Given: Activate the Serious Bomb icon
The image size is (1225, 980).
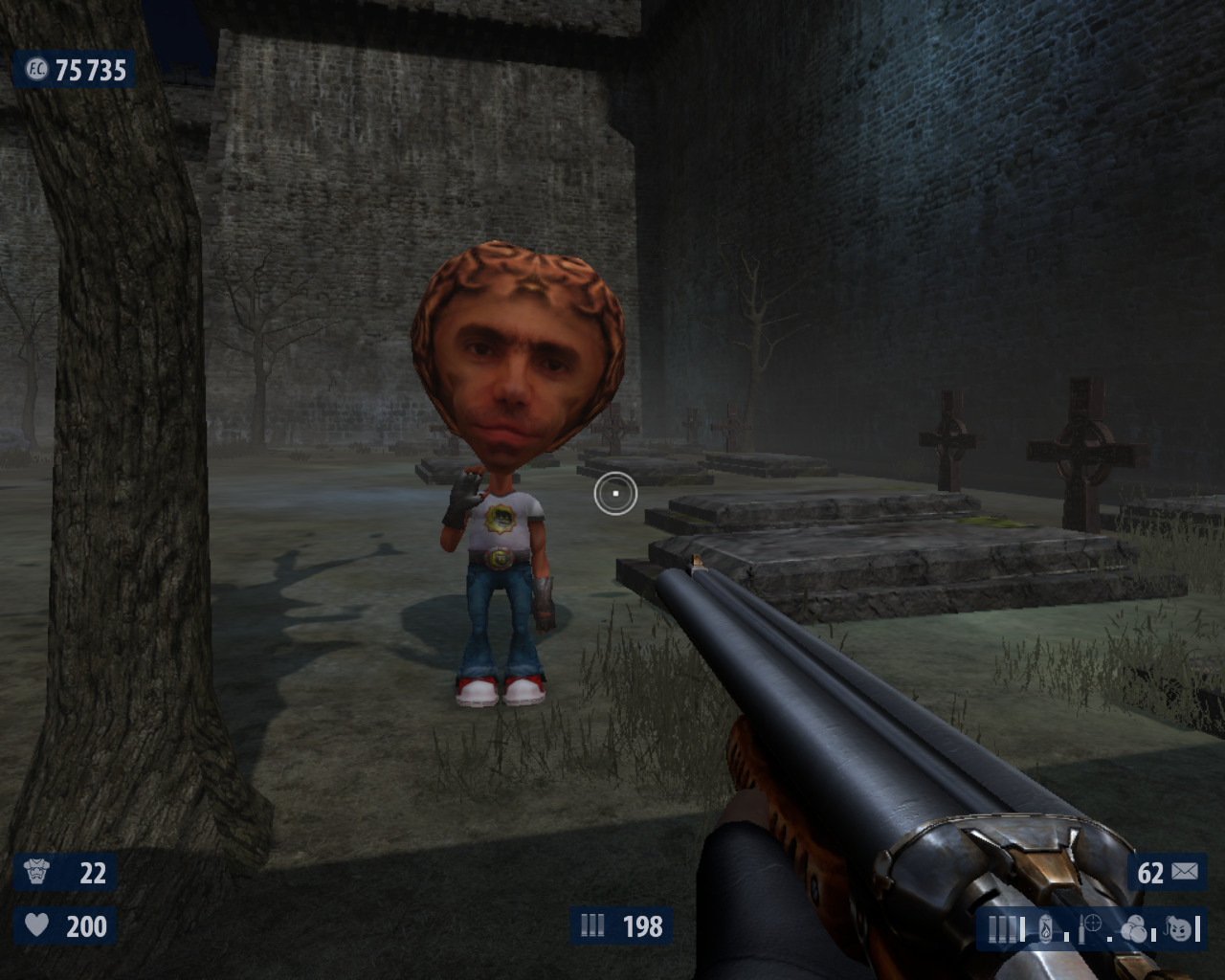Looking at the screenshot, I should (1182, 927).
